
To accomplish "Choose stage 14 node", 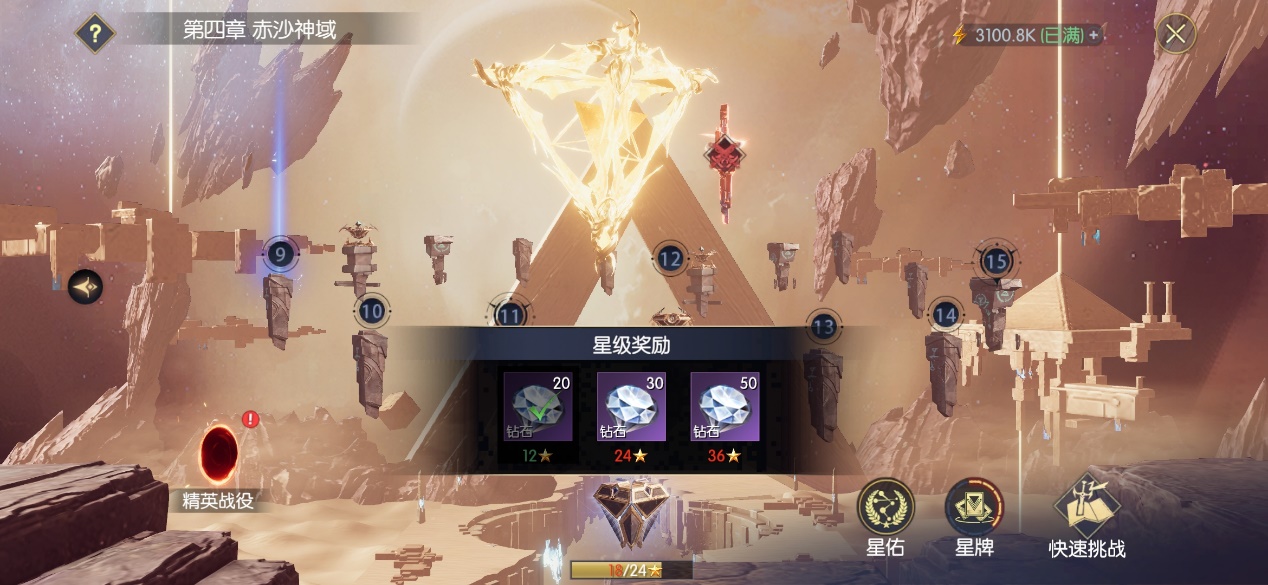I will [945, 316].
